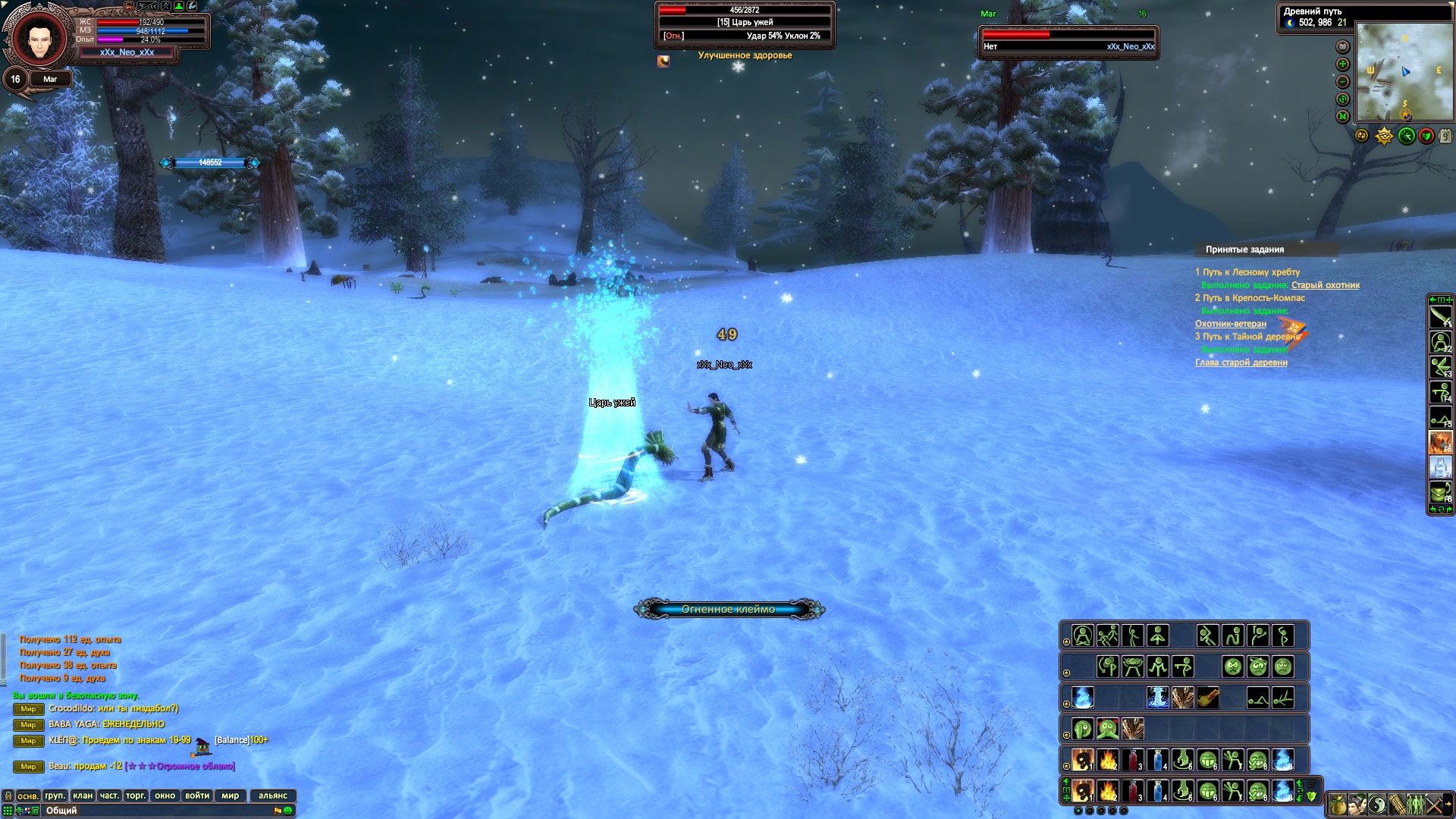Screen dimensions: 1456x819
Task: Open the calendar icon below the minimap
Action: pos(1445,136)
